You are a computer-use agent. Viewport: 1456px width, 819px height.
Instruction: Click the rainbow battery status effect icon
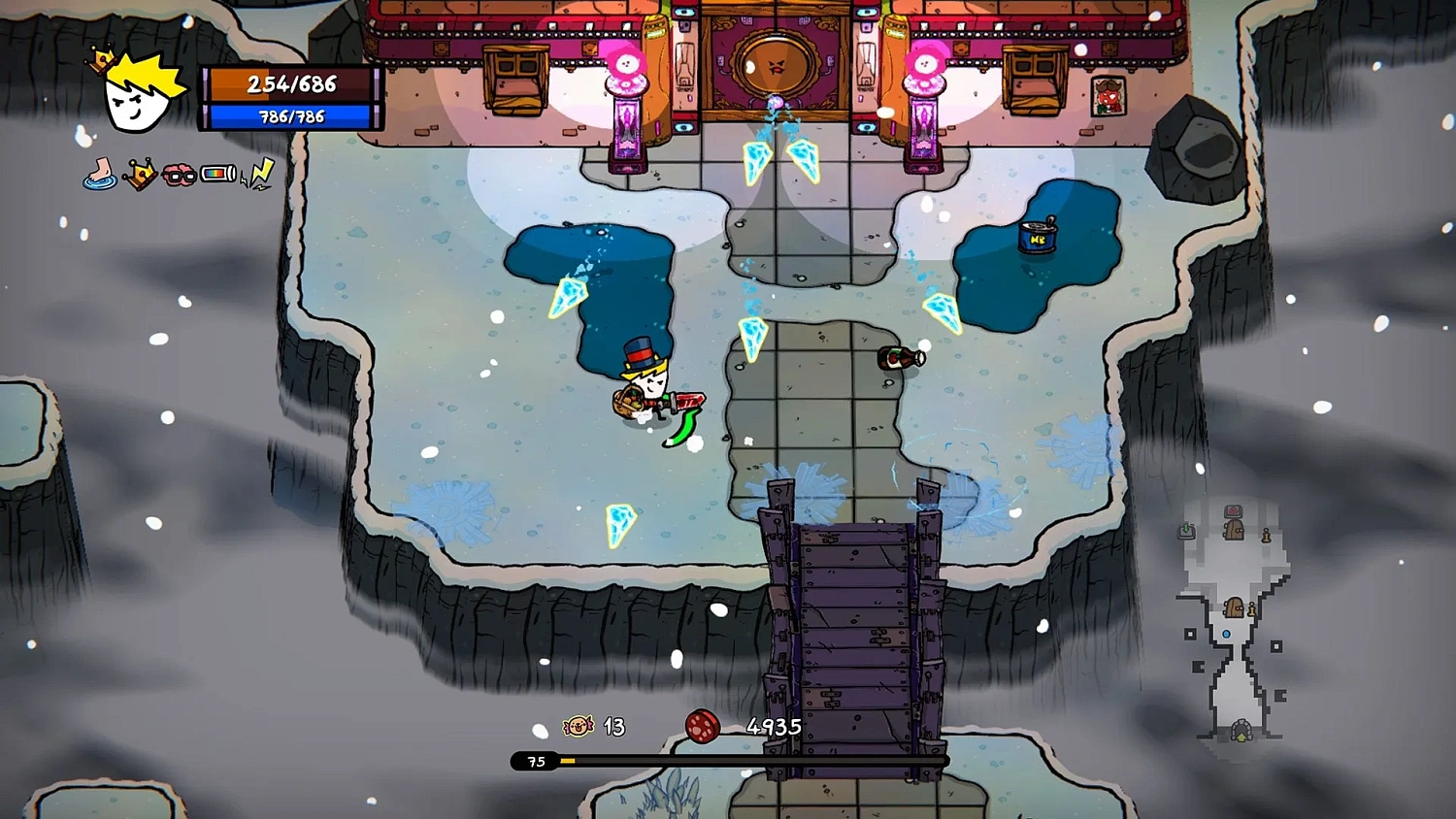(x=218, y=173)
